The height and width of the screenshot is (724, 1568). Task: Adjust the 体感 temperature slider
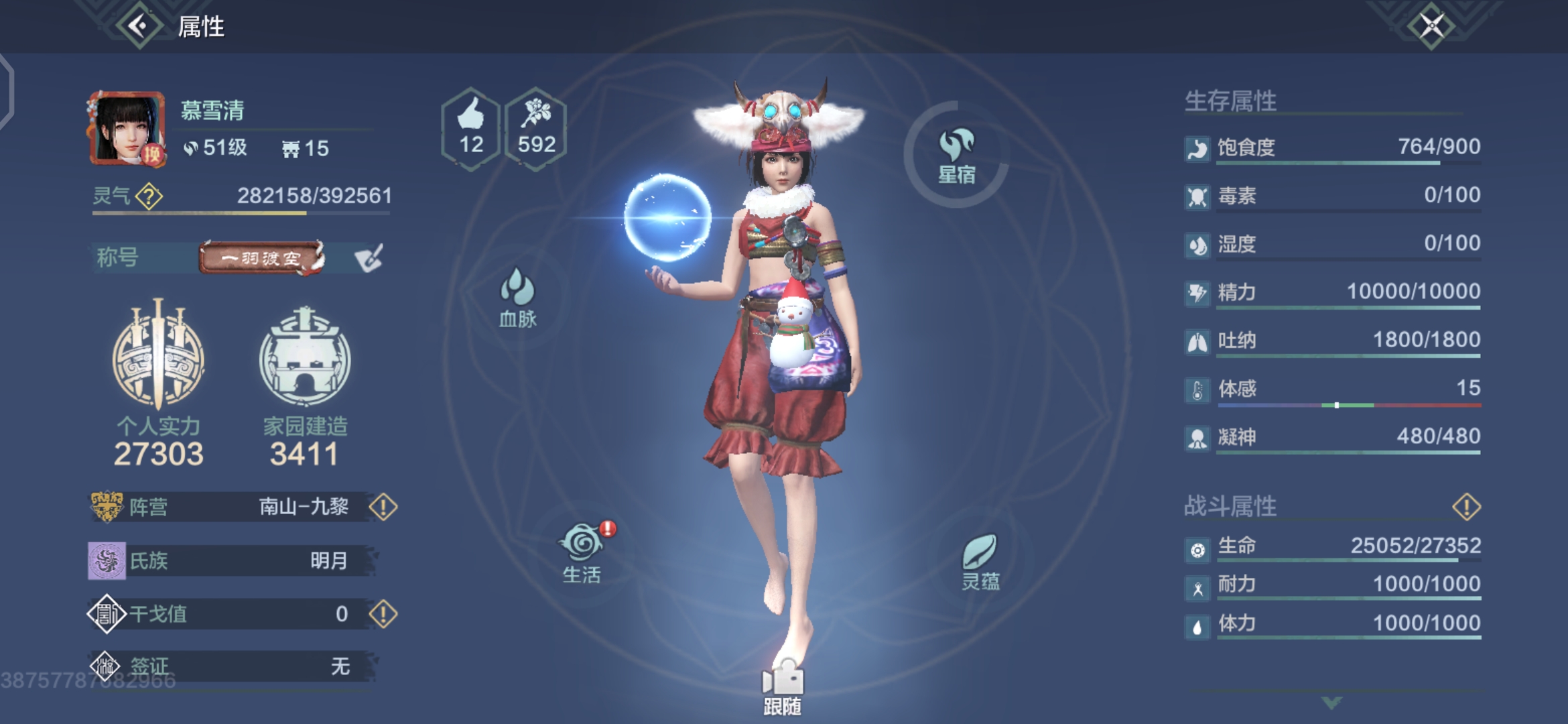1337,404
